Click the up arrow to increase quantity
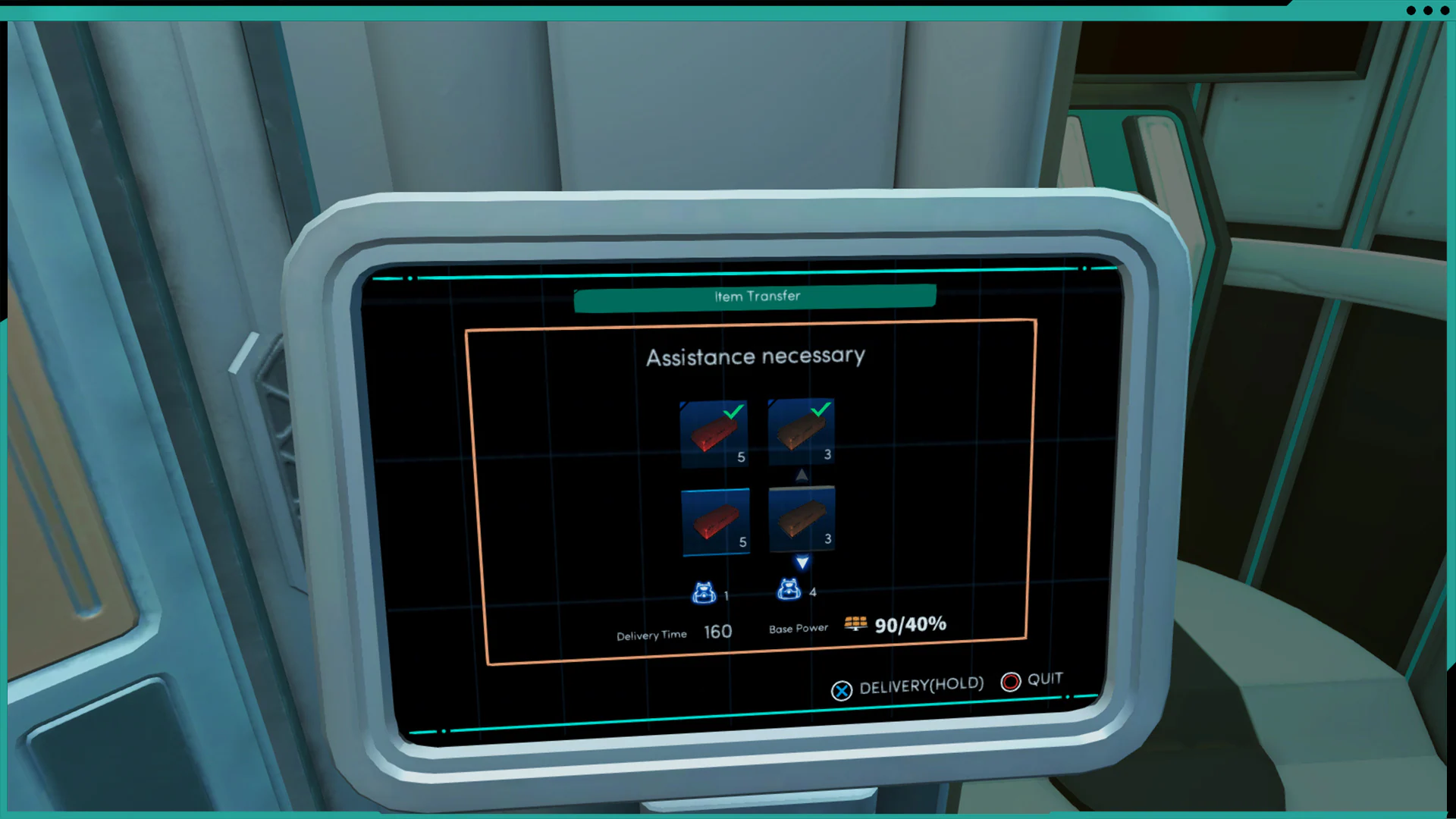The width and height of the screenshot is (1456, 819). (802, 474)
